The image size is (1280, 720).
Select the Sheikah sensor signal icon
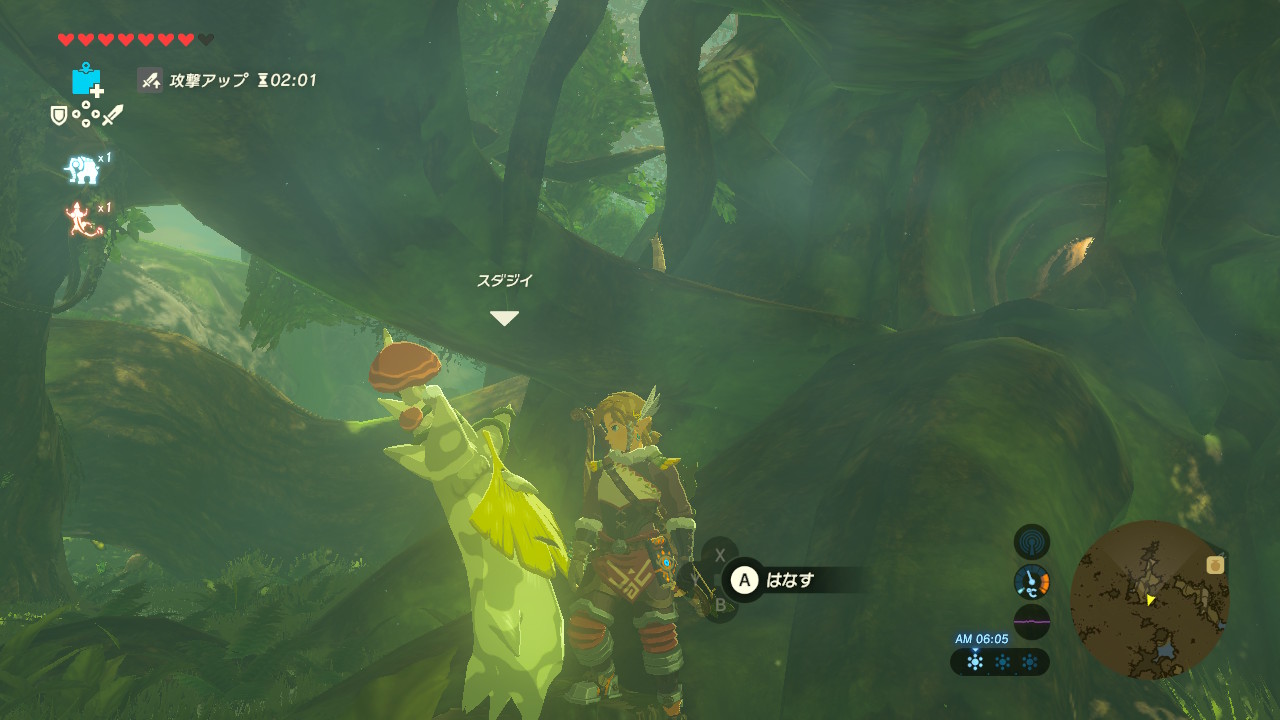click(x=1031, y=542)
